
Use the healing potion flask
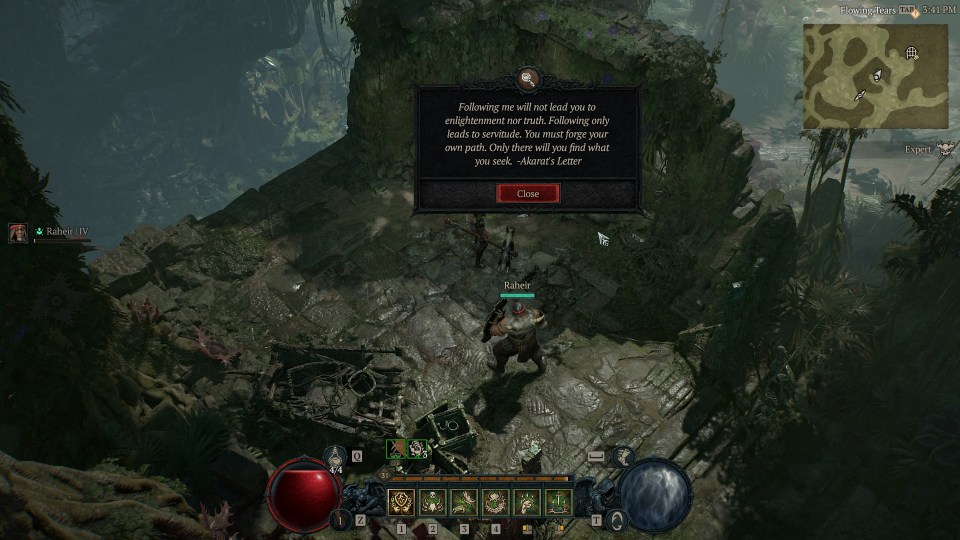[x=337, y=456]
